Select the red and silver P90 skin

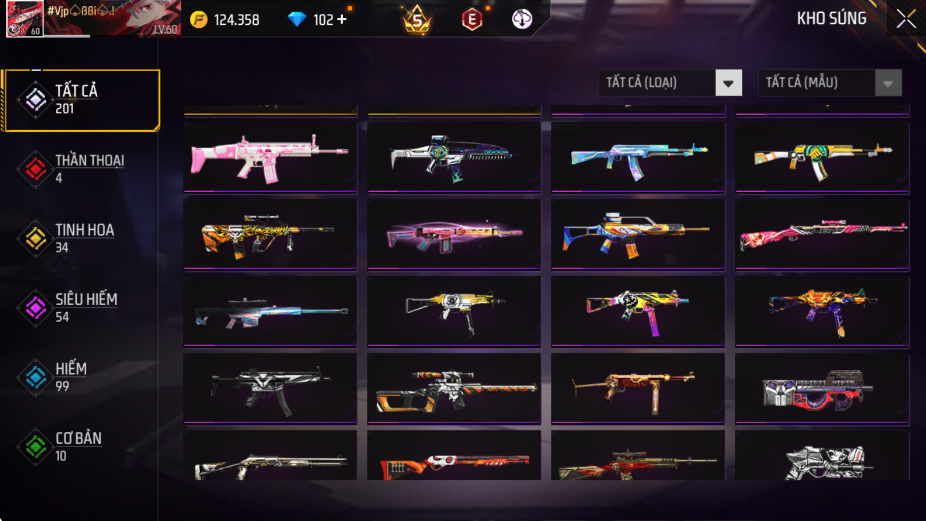(822, 388)
